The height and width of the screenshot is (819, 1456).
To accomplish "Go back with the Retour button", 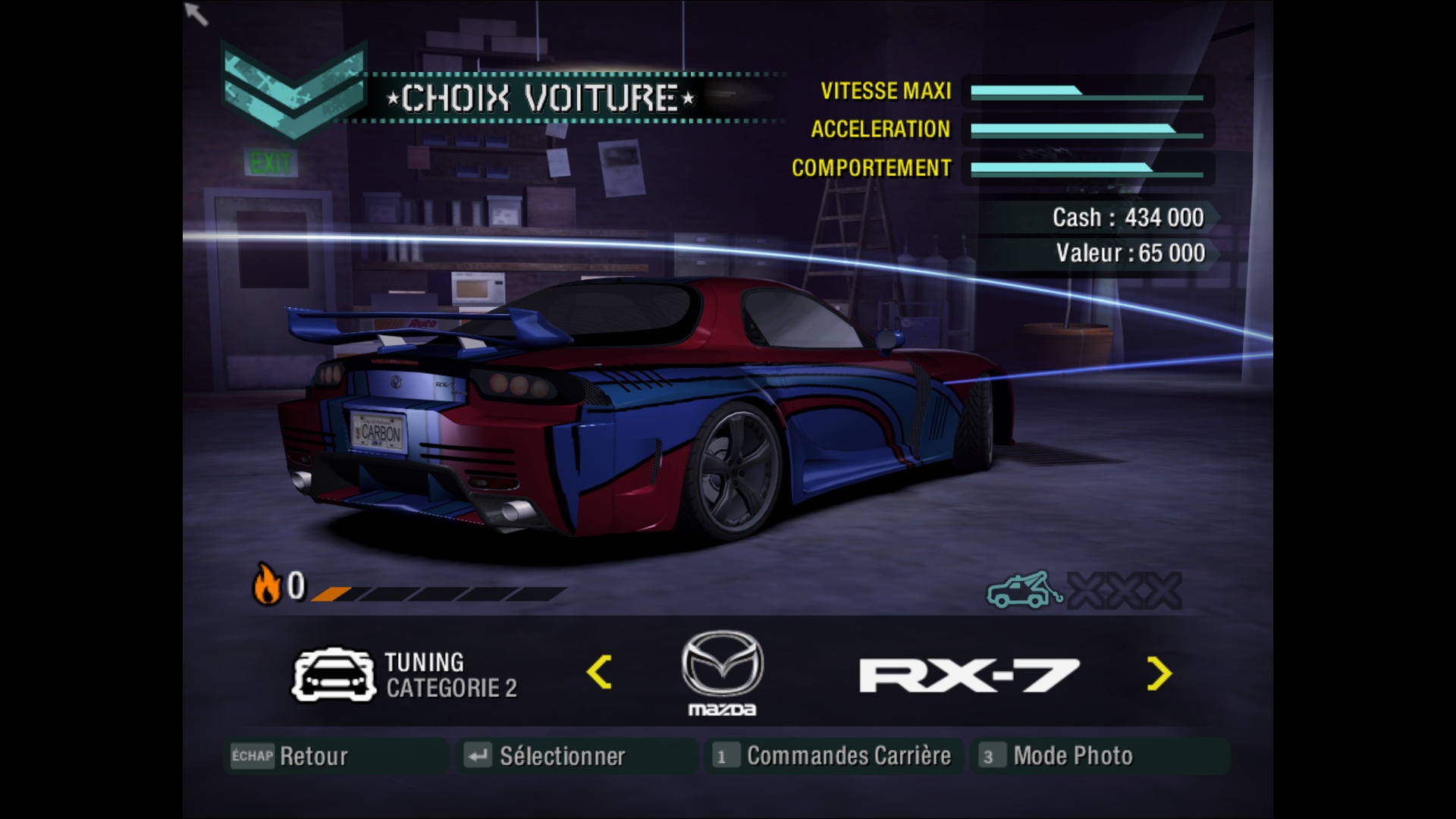I will 290,756.
